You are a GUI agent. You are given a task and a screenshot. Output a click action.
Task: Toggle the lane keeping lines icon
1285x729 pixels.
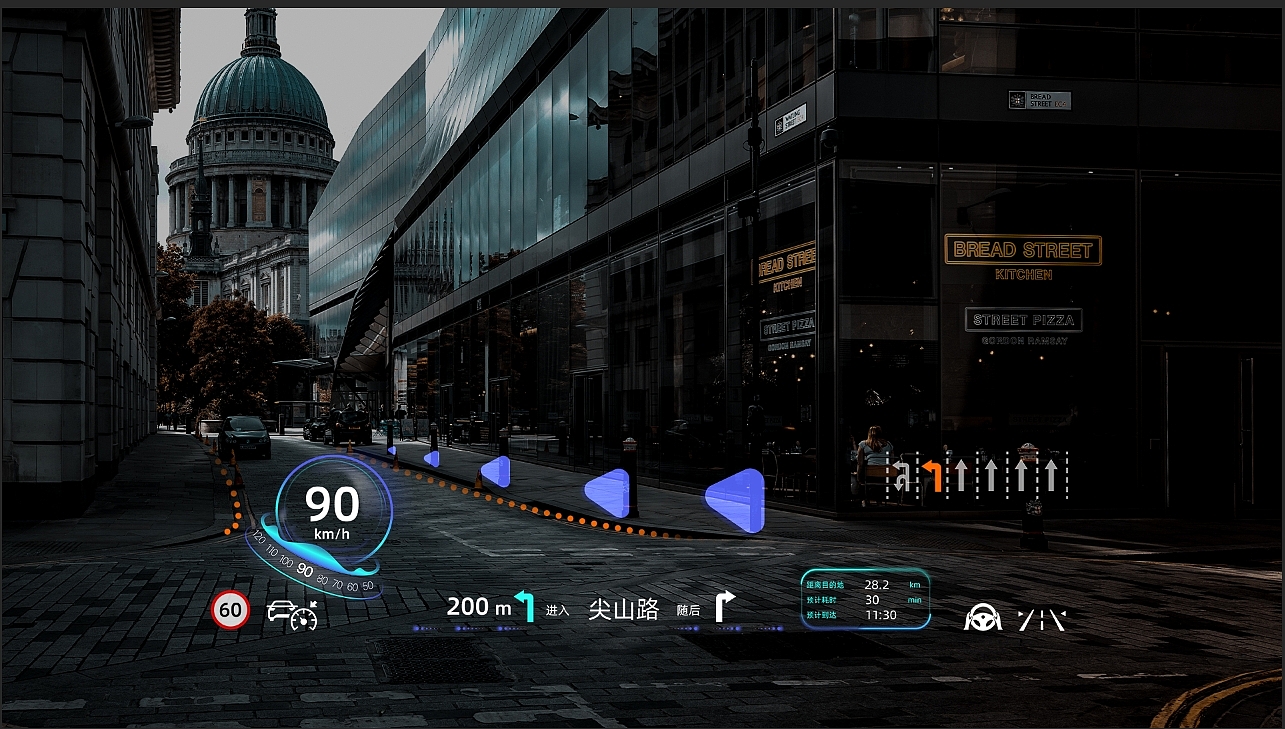coord(1041,620)
